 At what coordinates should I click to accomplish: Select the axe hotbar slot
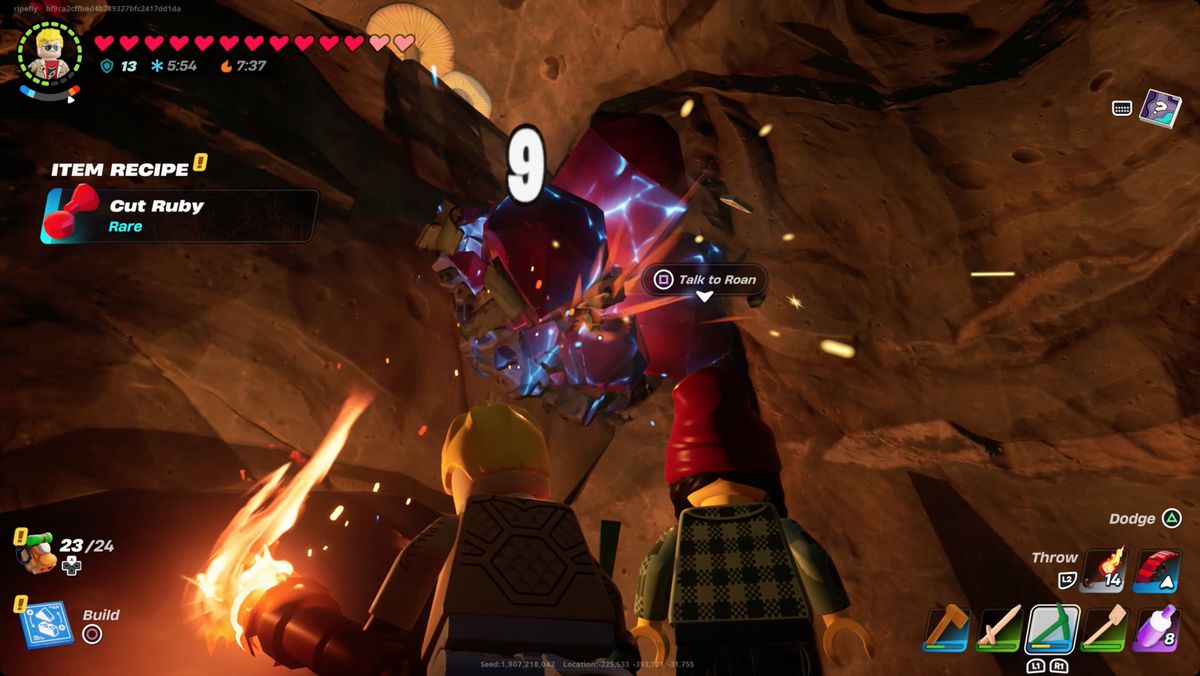[x=947, y=628]
